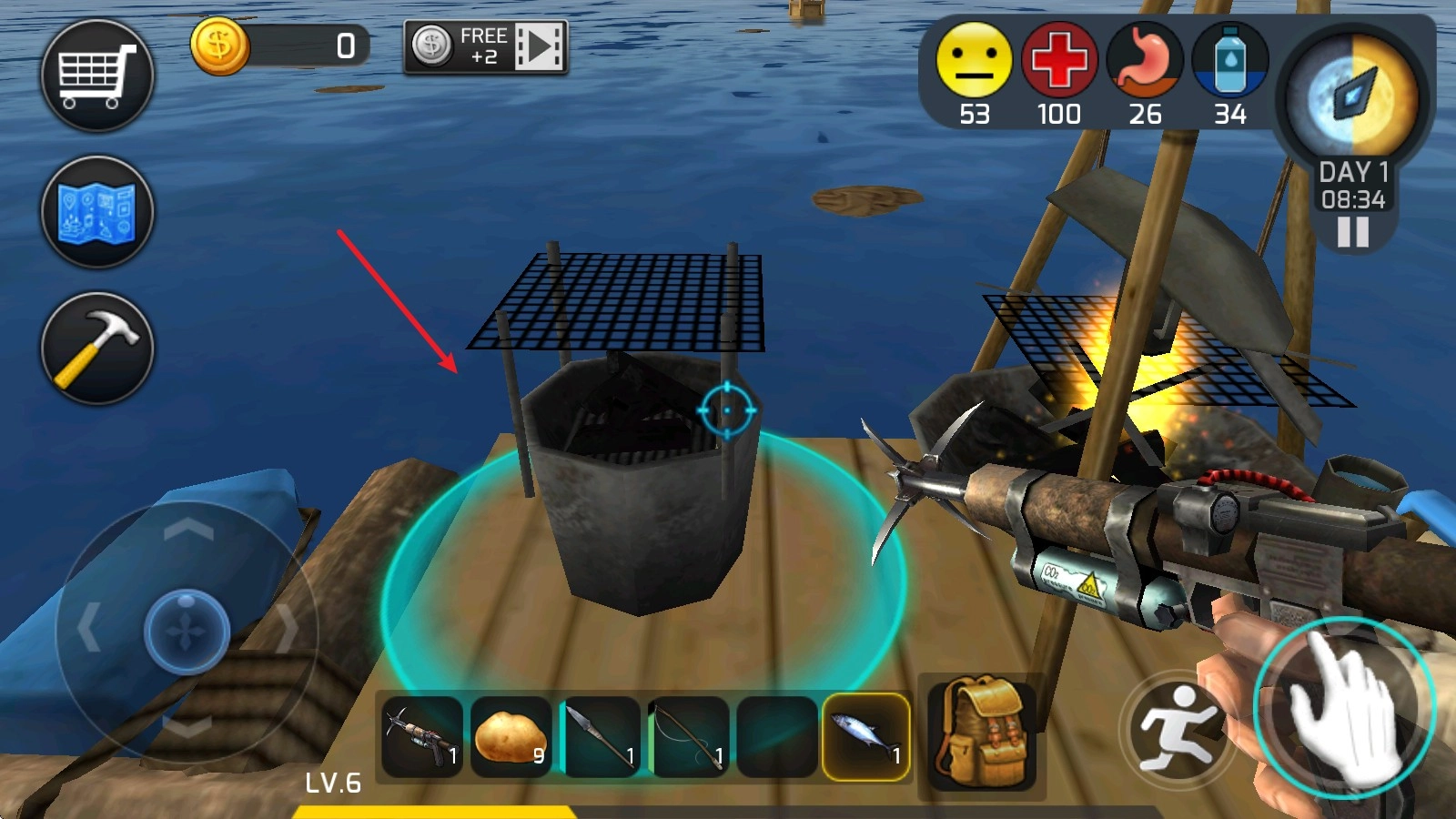1456x819 pixels.
Task: Open the backpack inventory
Action: (x=982, y=733)
